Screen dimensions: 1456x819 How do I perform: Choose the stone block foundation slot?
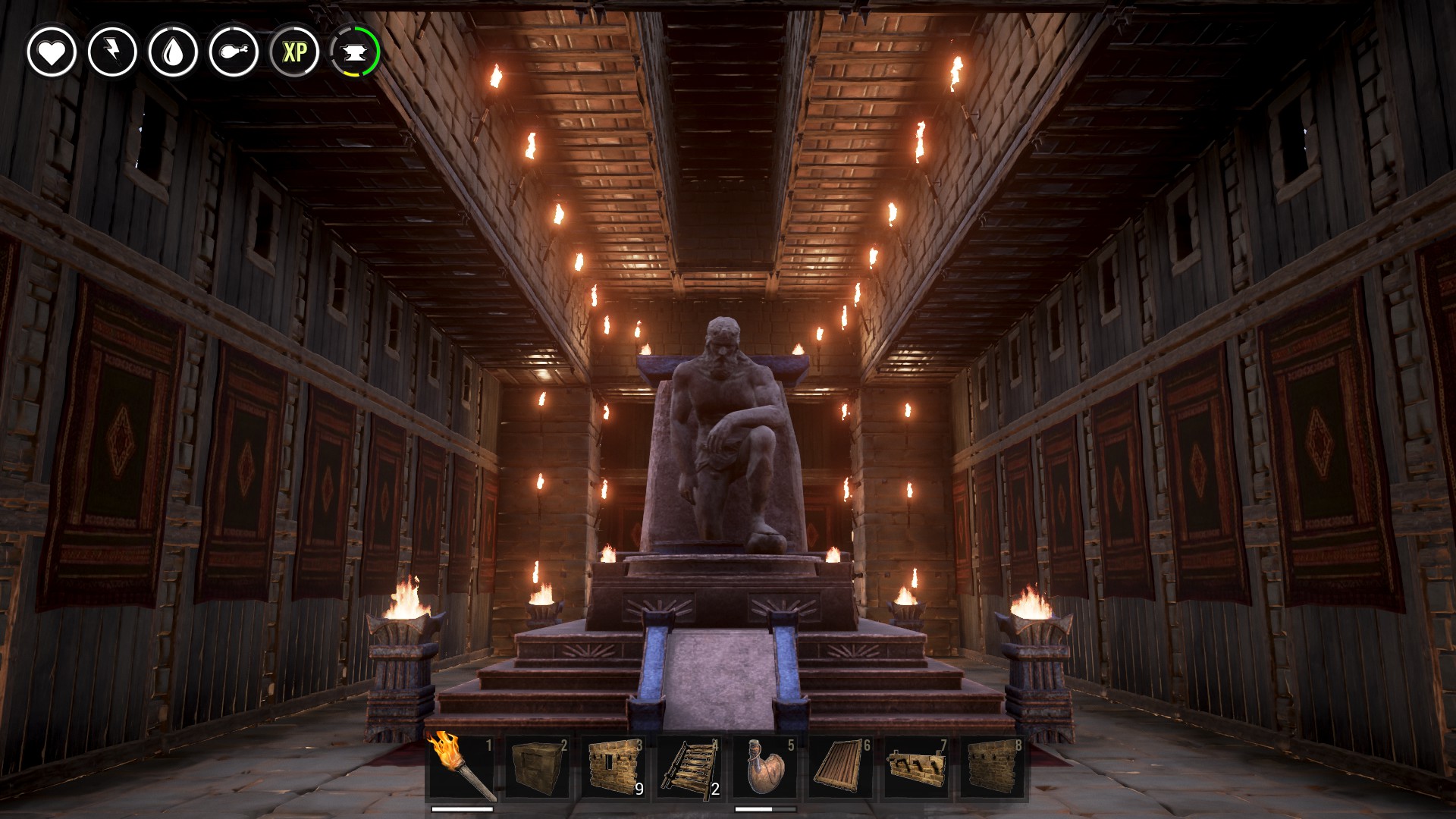(x=538, y=767)
